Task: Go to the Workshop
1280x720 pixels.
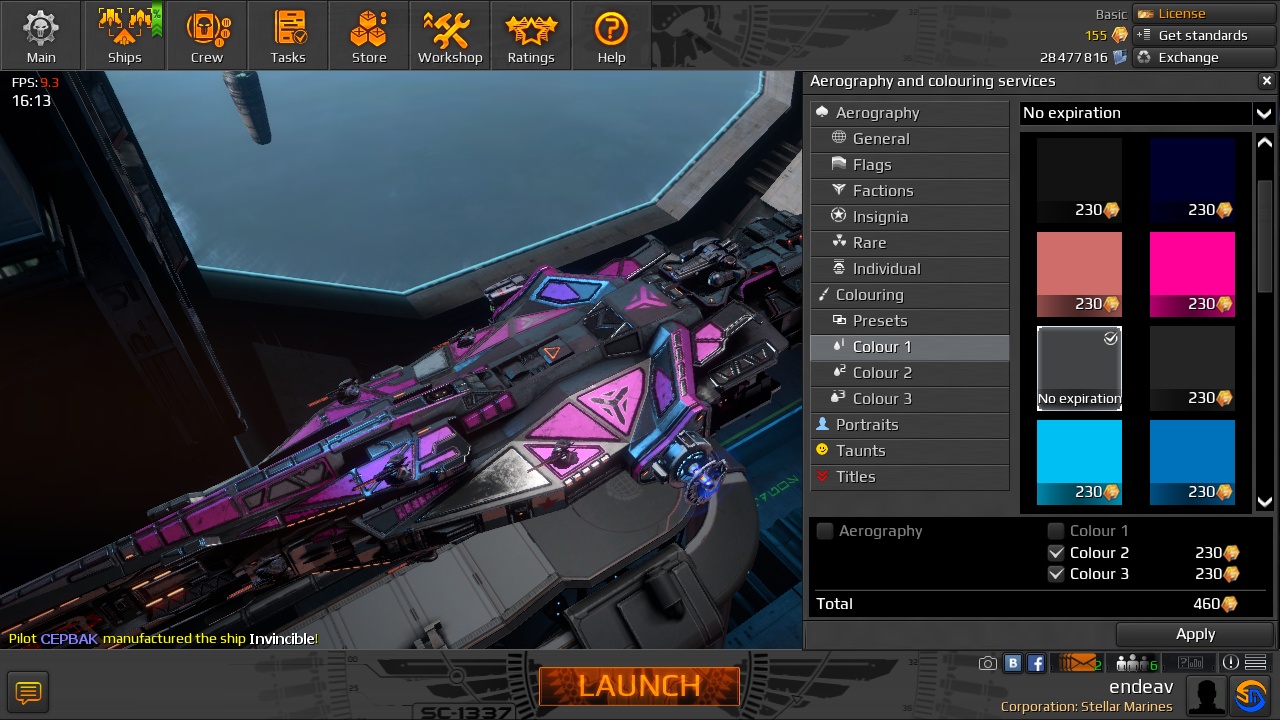Action: pyautogui.click(x=450, y=36)
